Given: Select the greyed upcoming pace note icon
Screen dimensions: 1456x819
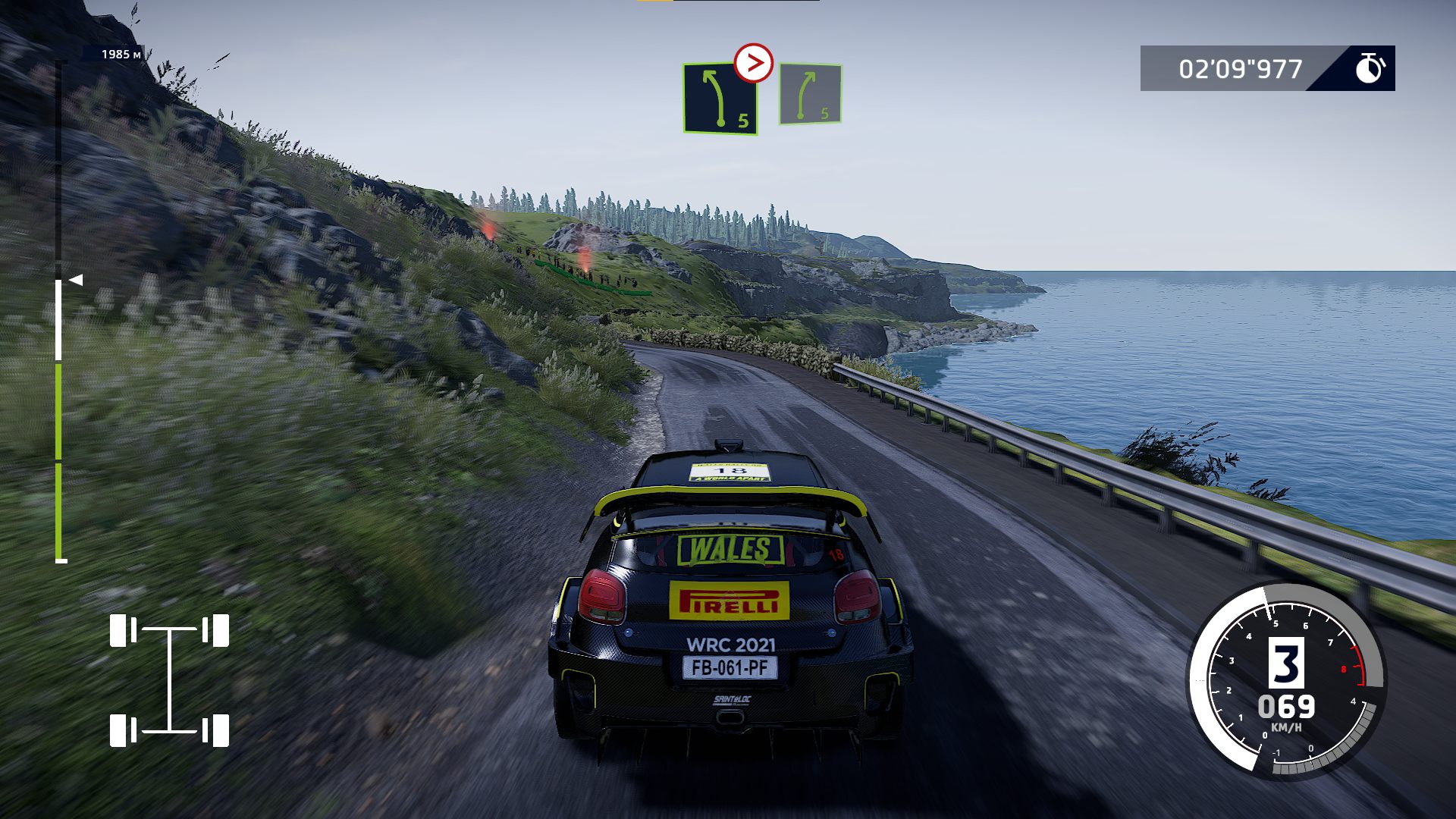Looking at the screenshot, I should [810, 95].
